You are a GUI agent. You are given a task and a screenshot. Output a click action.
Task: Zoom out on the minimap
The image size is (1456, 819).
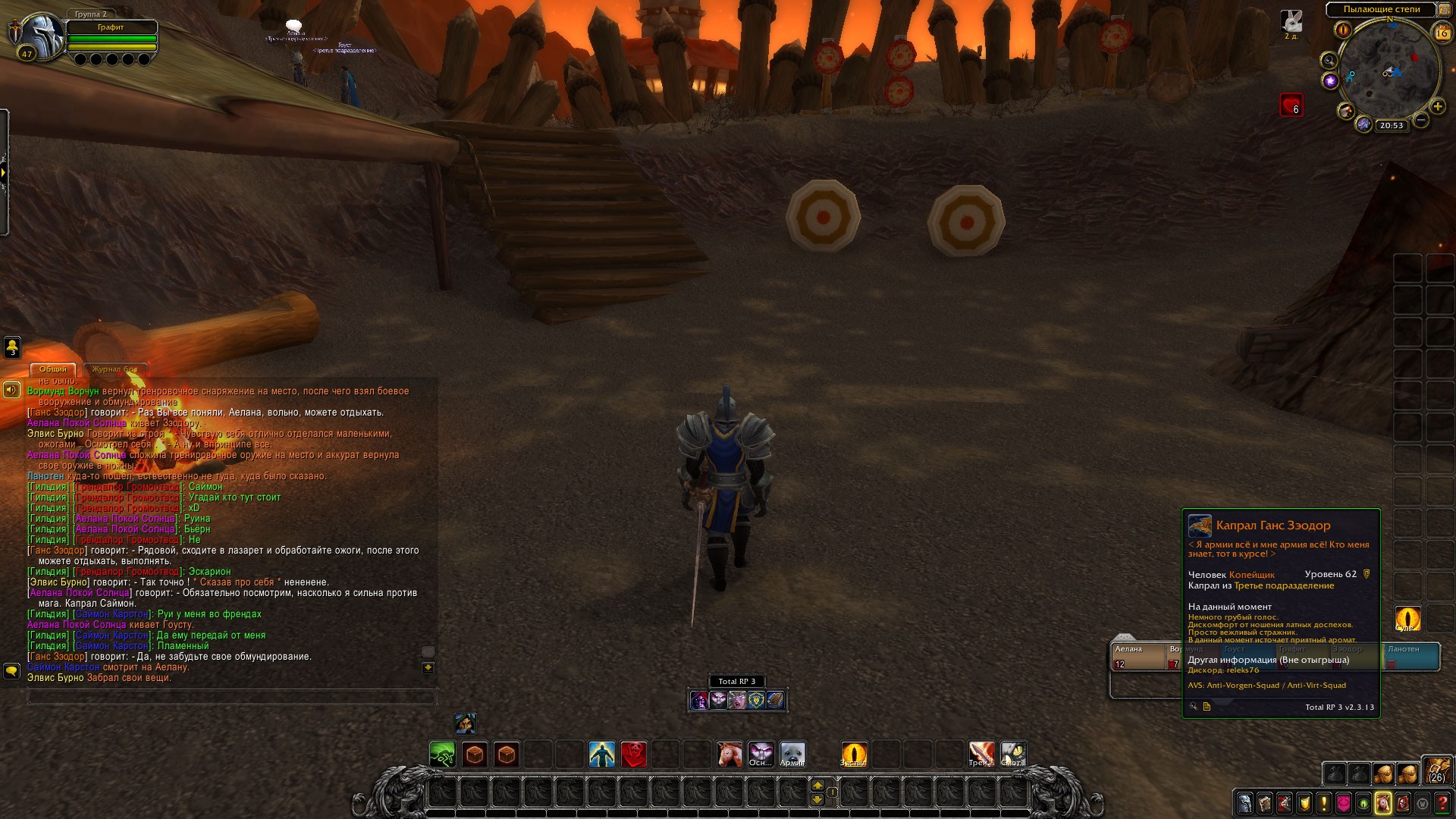[x=1421, y=120]
